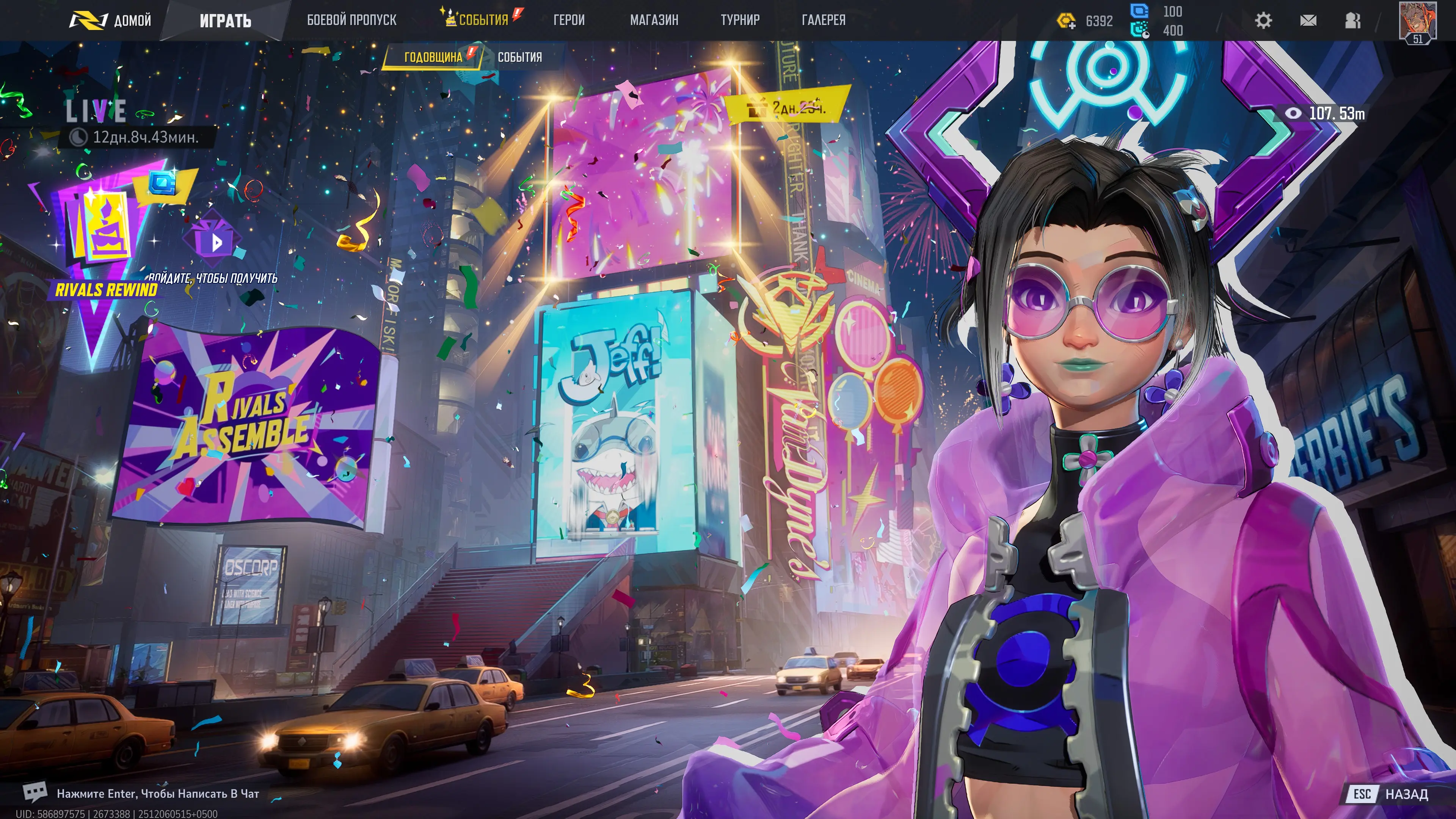Go to the Турнир page
Viewport: 1456px width, 819px height.
740,20
